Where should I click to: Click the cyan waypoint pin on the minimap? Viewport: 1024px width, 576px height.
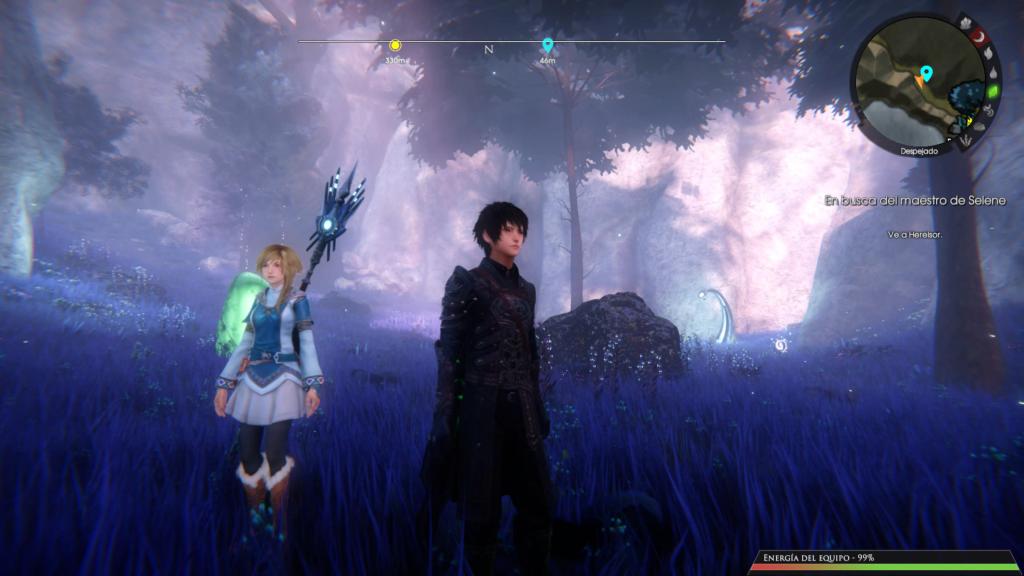(926, 73)
